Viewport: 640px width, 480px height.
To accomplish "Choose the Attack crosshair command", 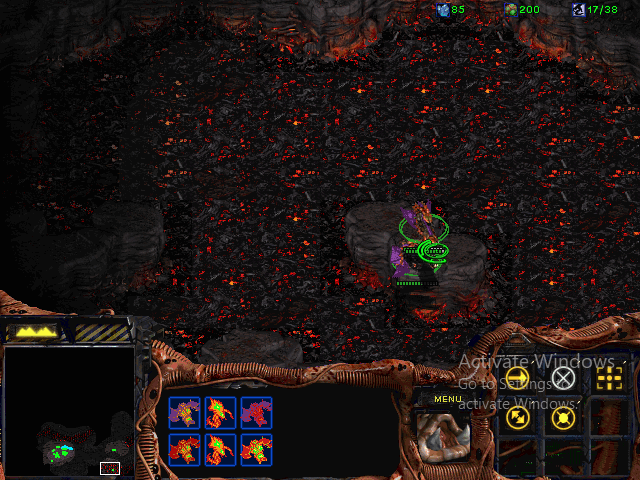I will point(607,377).
